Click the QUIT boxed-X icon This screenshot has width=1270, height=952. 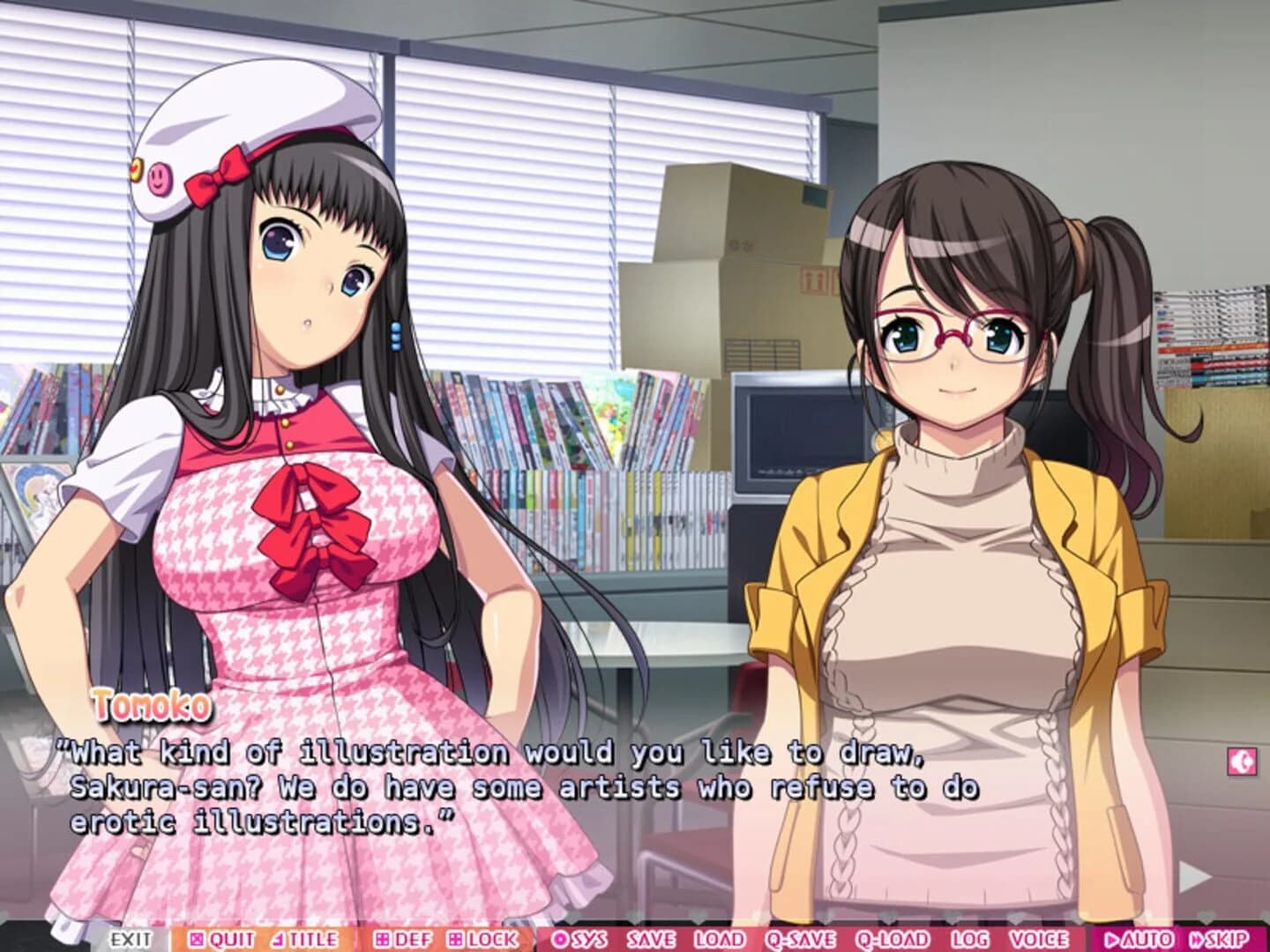coord(195,939)
